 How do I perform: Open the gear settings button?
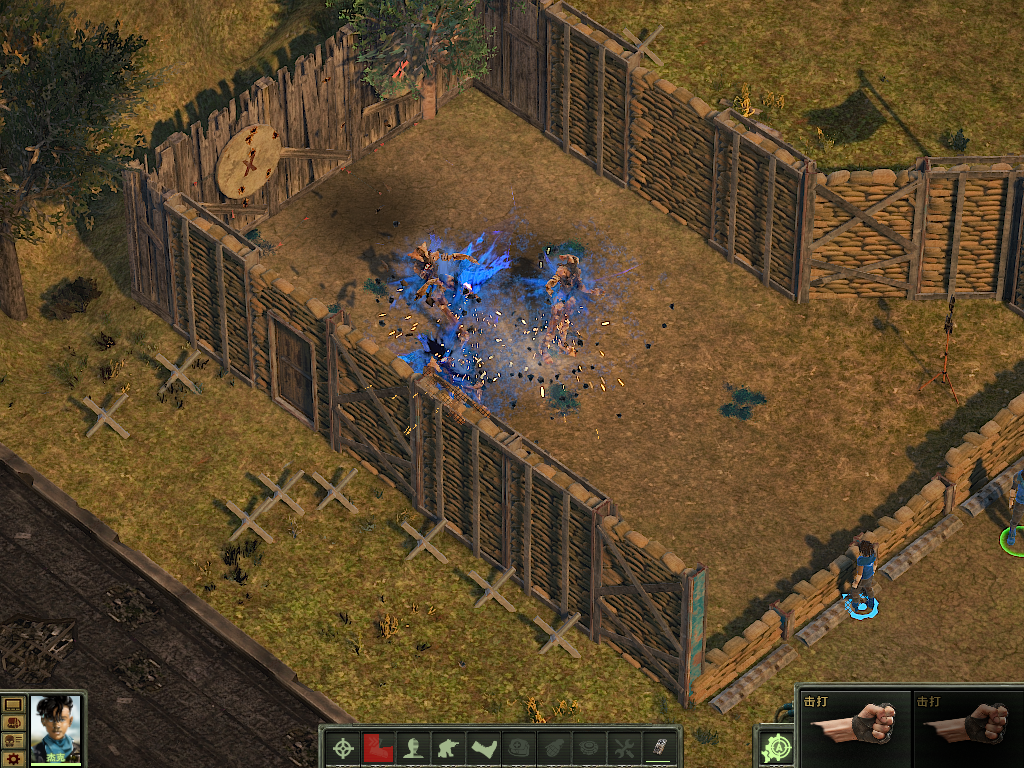[x=13, y=759]
